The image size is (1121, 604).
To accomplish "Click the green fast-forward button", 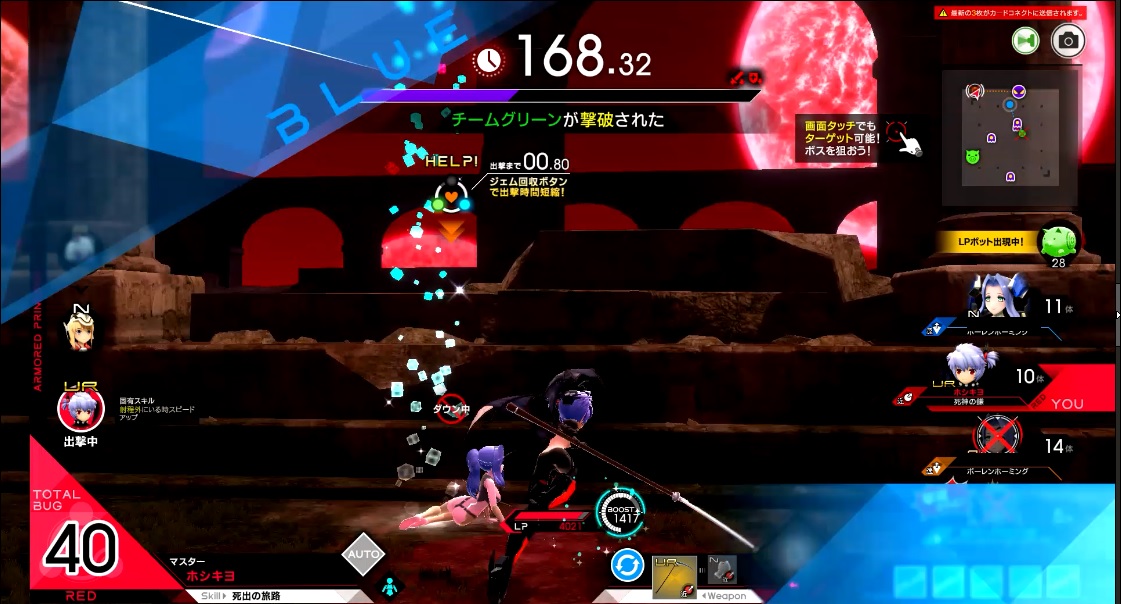I will 1025,40.
